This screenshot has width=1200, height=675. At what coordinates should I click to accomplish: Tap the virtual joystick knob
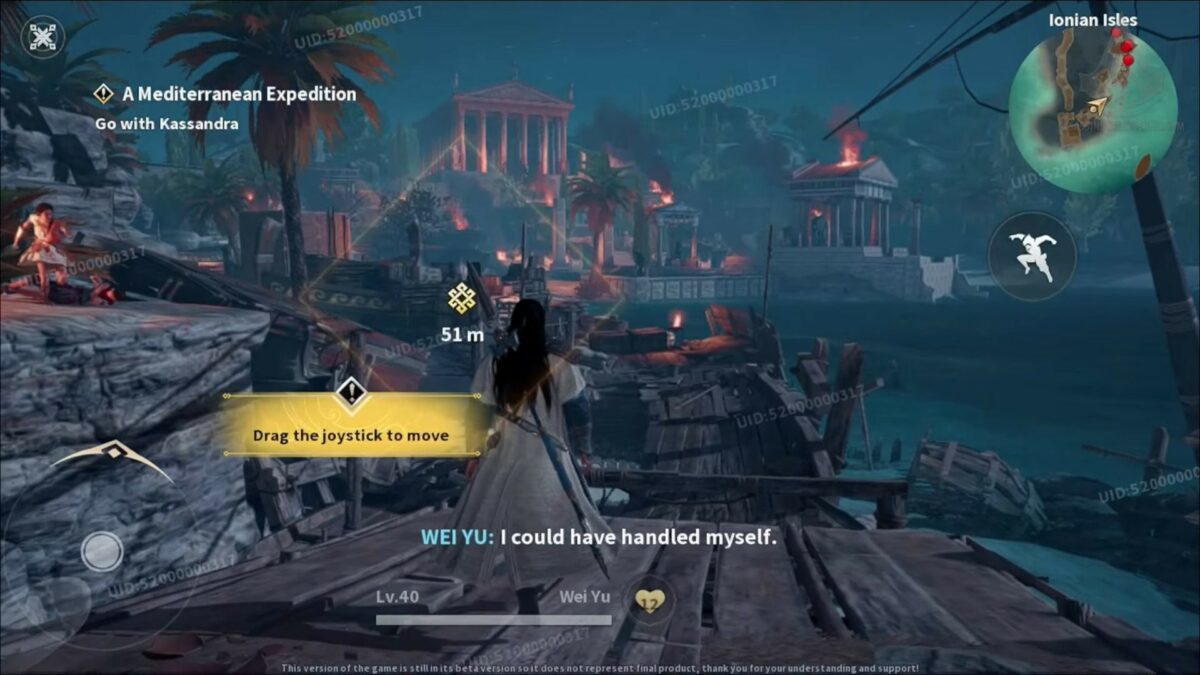point(102,551)
